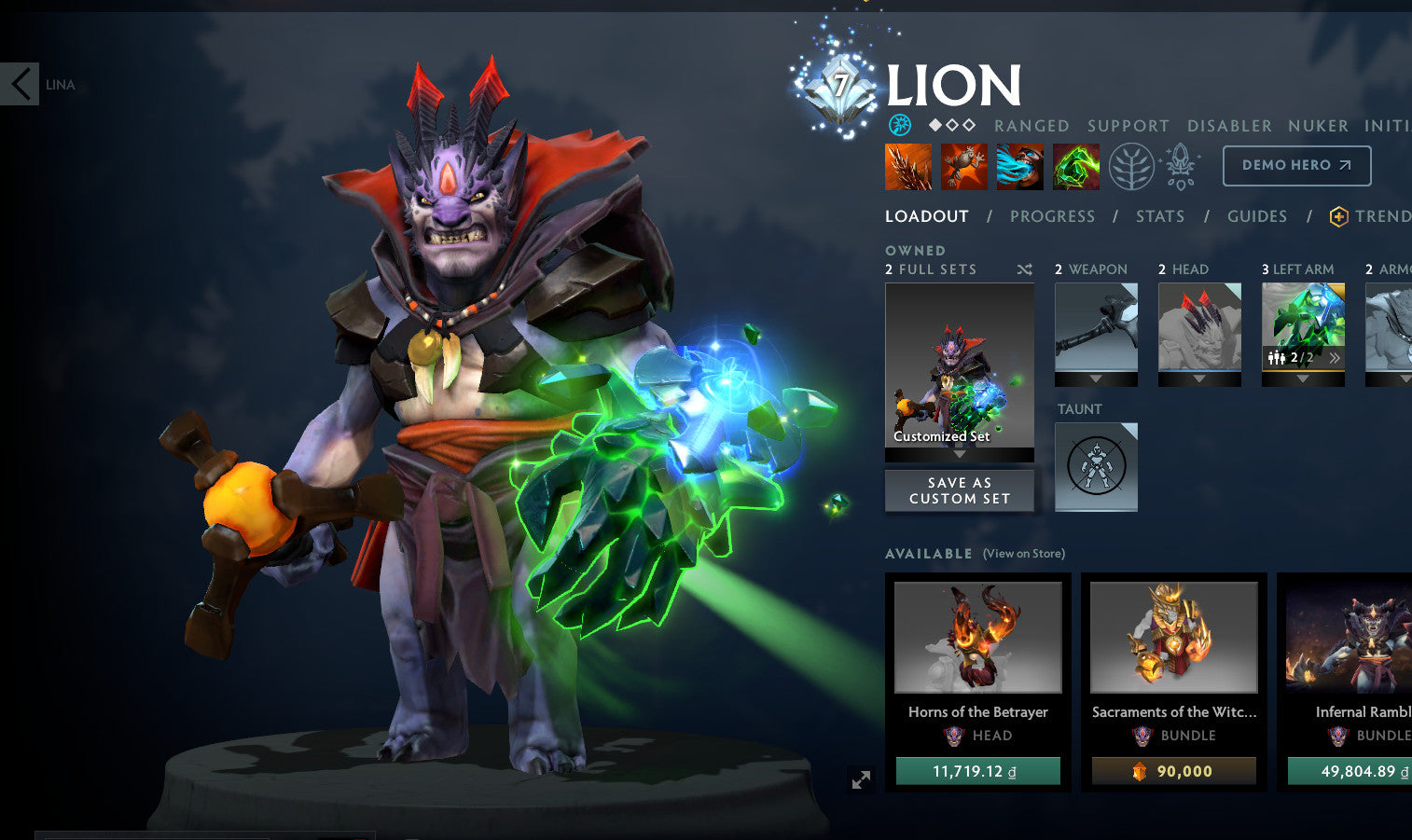The width and height of the screenshot is (1412, 840).
Task: Expand the Left Arm slot chevron arrows
Action: pyautogui.click(x=1336, y=357)
